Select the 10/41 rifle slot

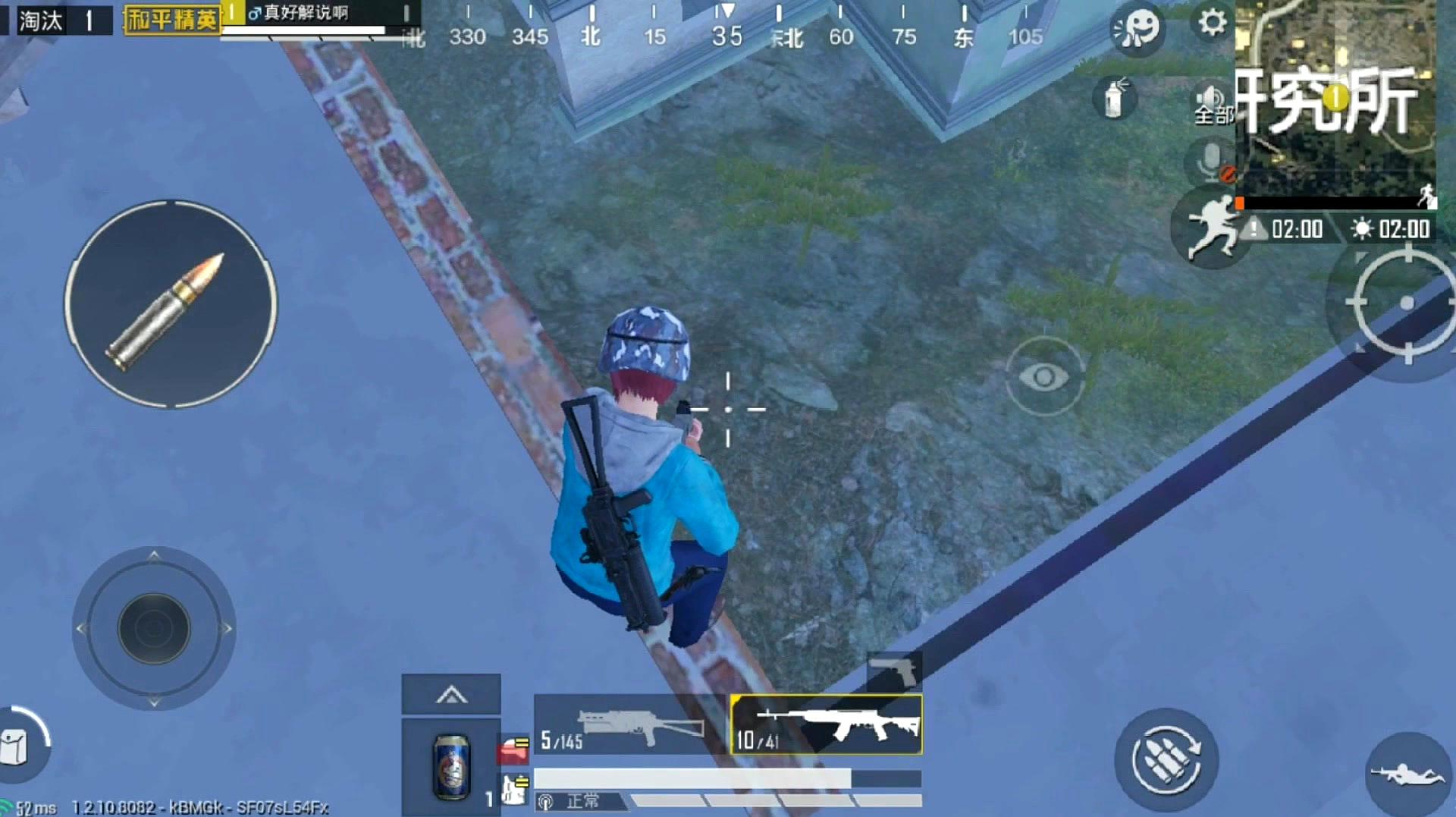(827, 725)
